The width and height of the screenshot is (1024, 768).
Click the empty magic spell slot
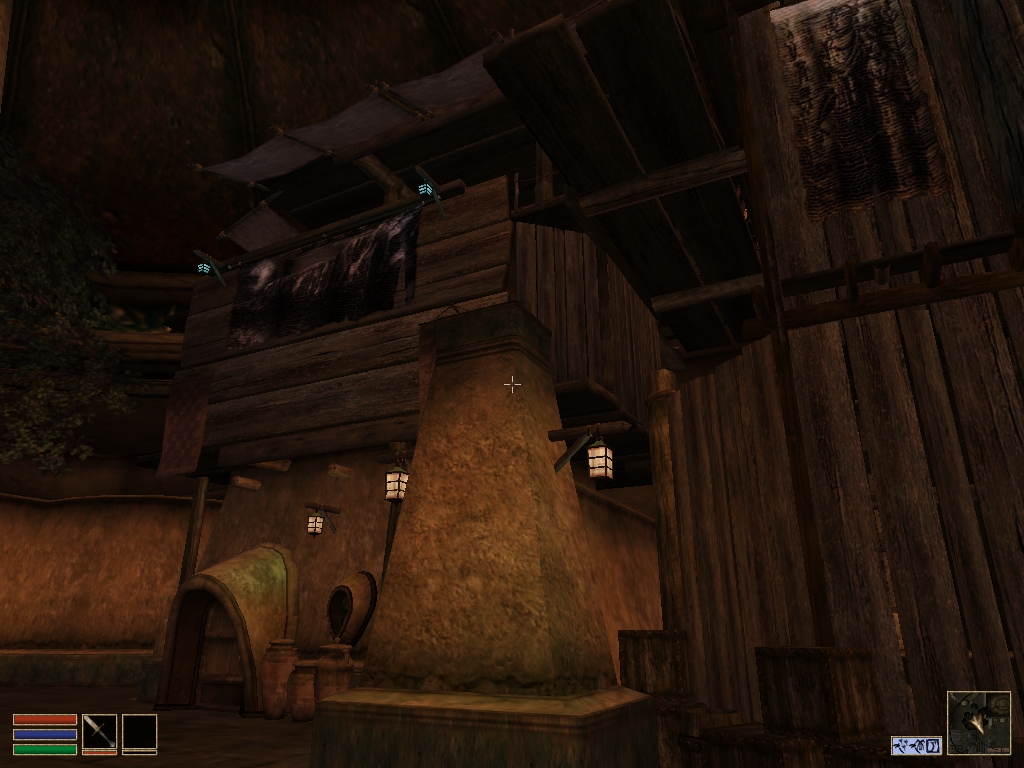(139, 732)
